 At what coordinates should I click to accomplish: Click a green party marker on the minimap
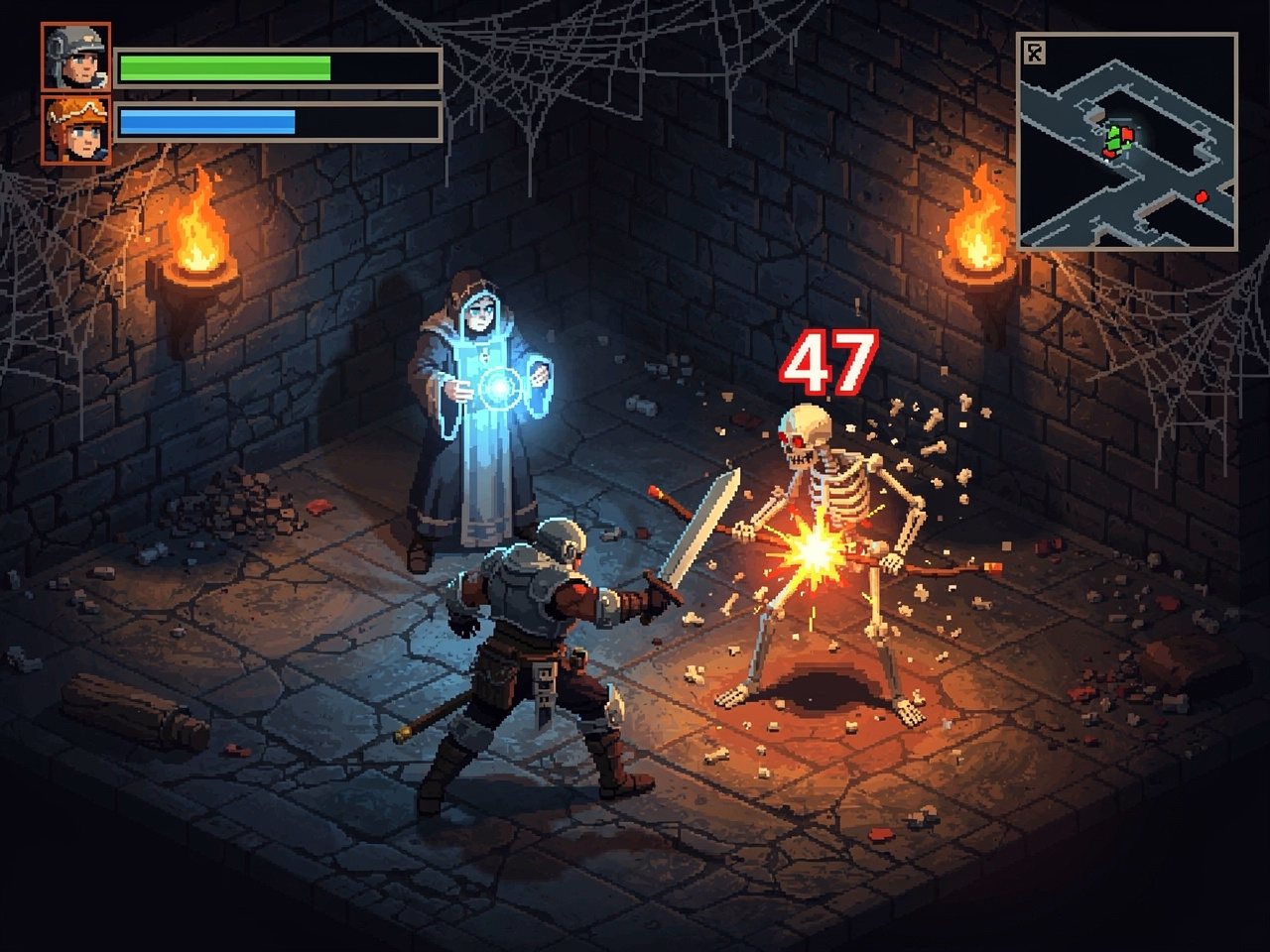coord(1113,142)
